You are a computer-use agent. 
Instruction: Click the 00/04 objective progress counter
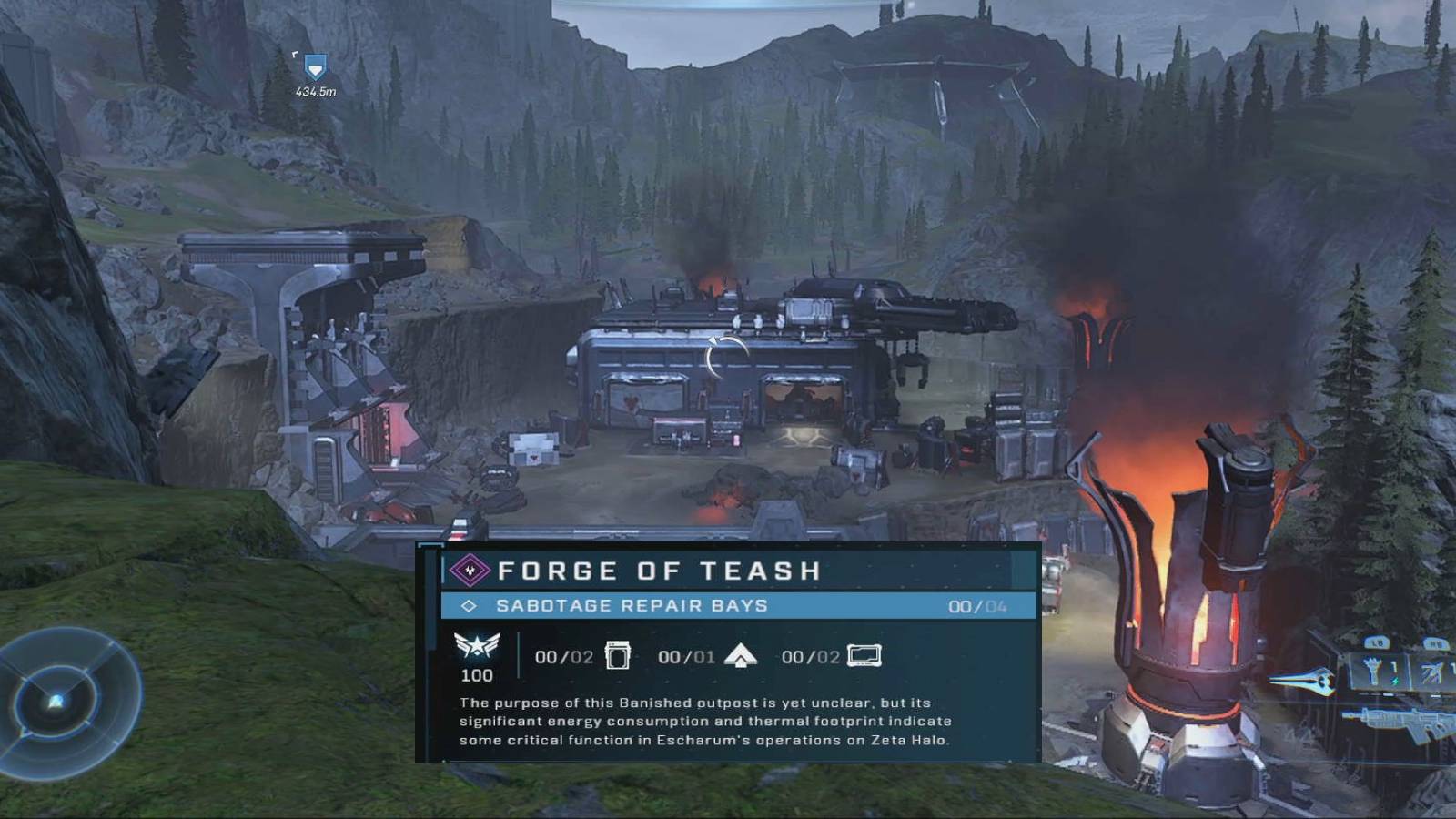click(977, 605)
